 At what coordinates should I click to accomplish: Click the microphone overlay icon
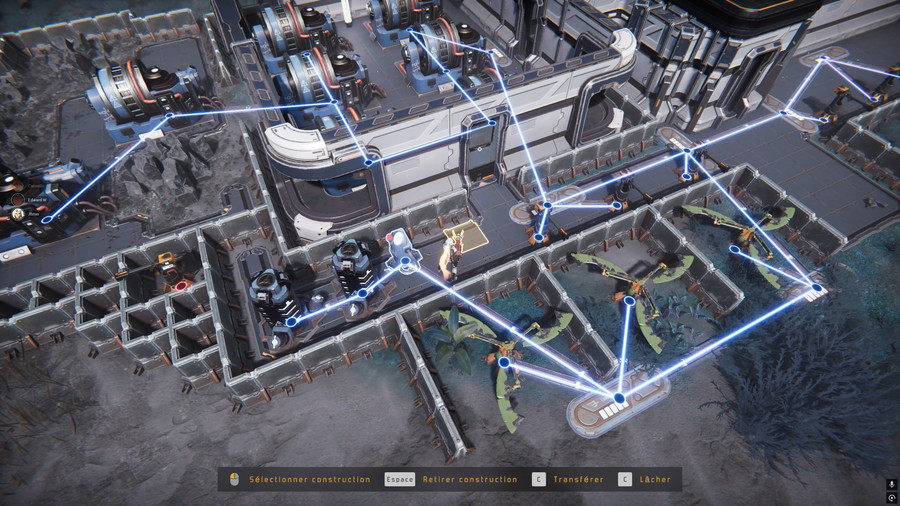coord(891,484)
